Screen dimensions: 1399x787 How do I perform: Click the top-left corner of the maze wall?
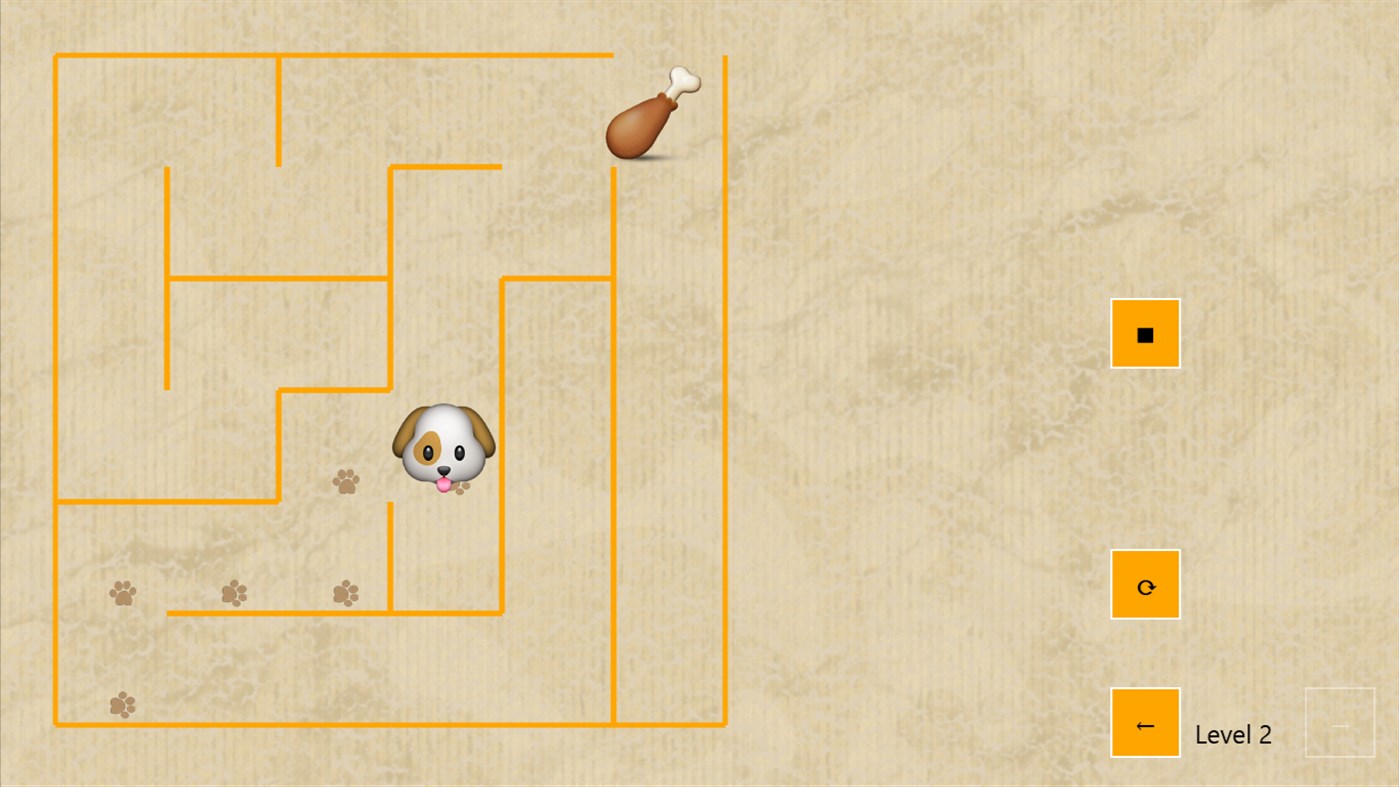56,56
